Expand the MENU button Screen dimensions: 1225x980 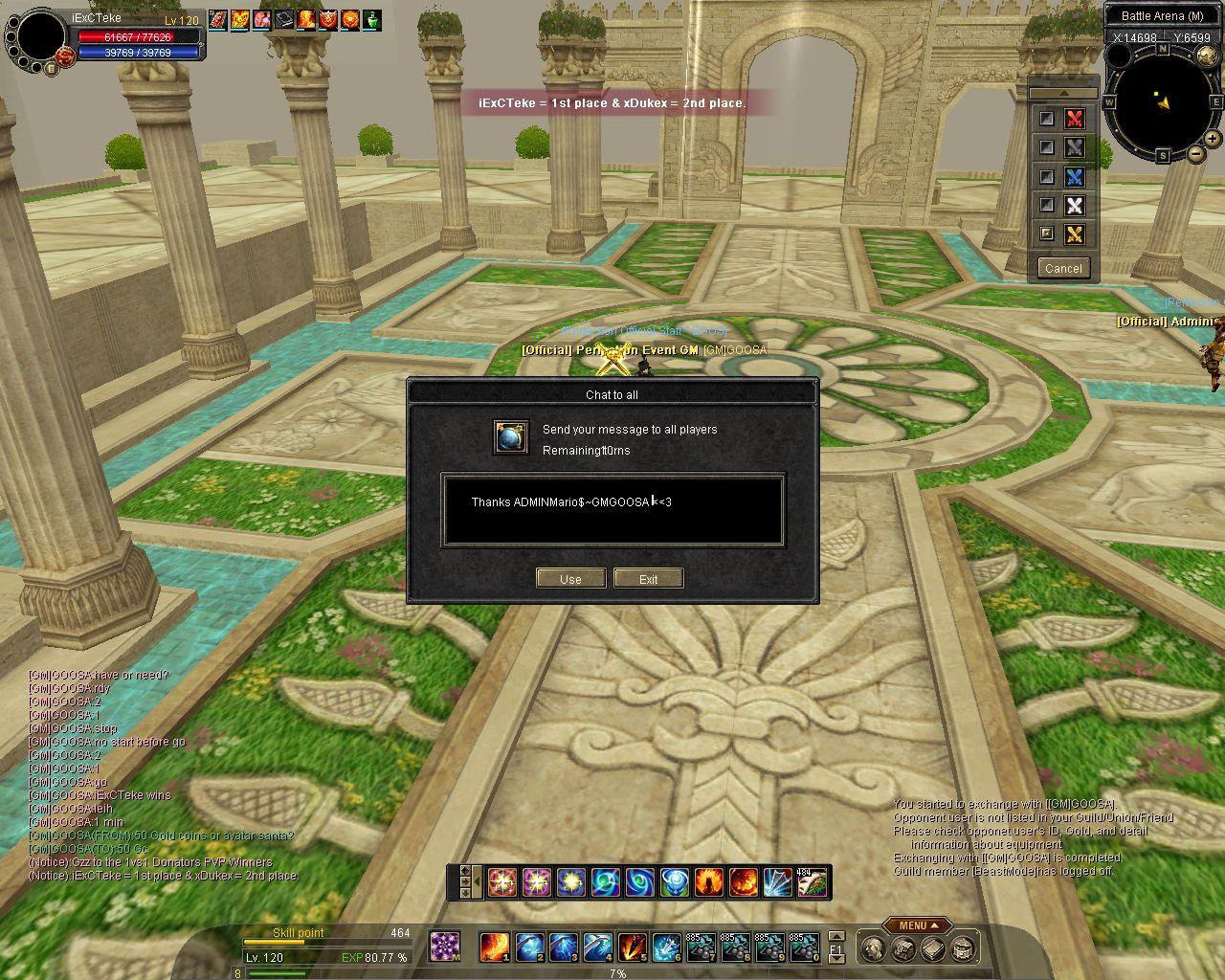[918, 925]
